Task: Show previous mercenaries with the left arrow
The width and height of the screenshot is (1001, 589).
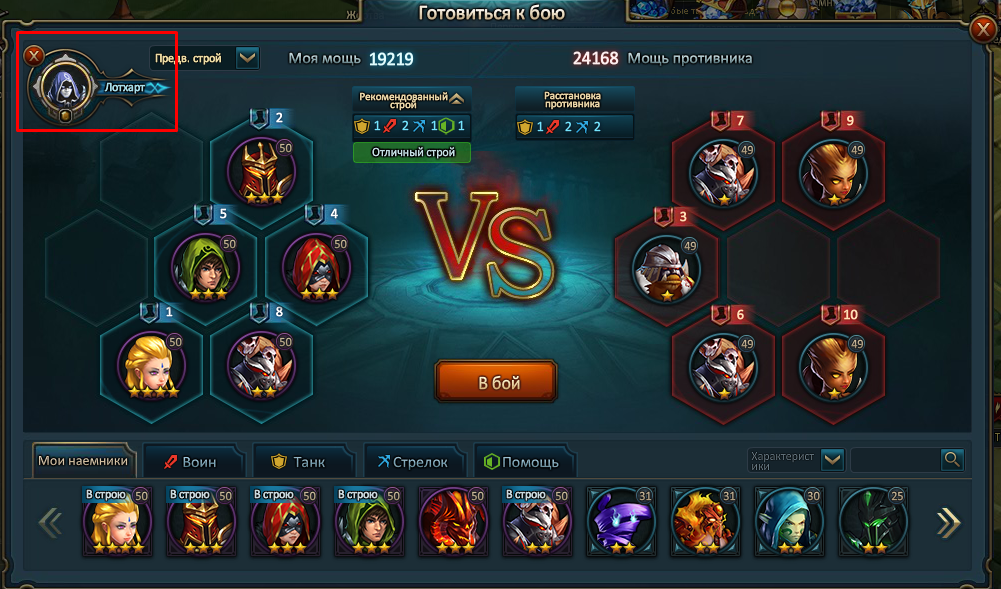Action: point(51,522)
